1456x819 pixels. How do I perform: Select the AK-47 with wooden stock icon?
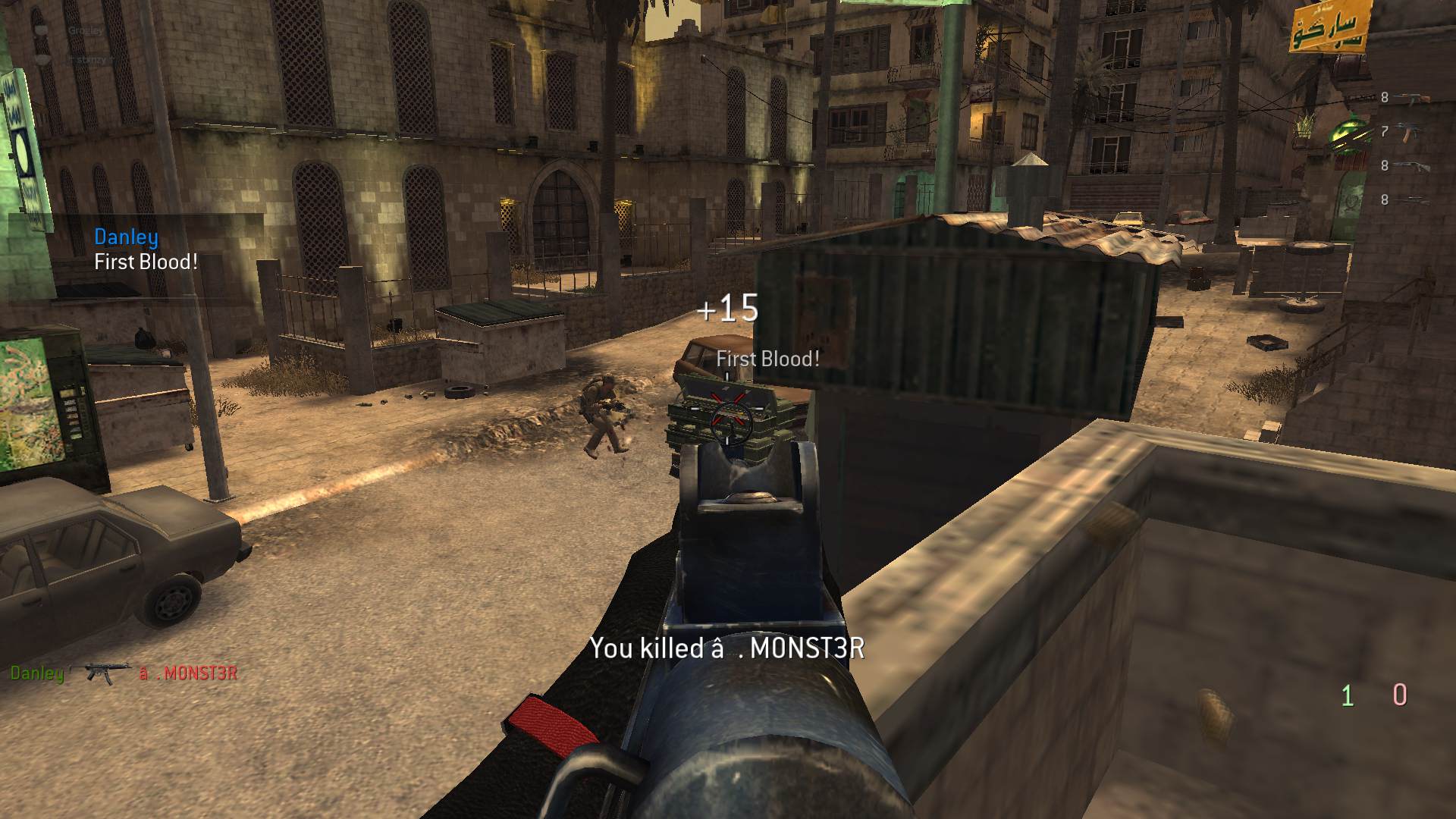tap(1410, 98)
